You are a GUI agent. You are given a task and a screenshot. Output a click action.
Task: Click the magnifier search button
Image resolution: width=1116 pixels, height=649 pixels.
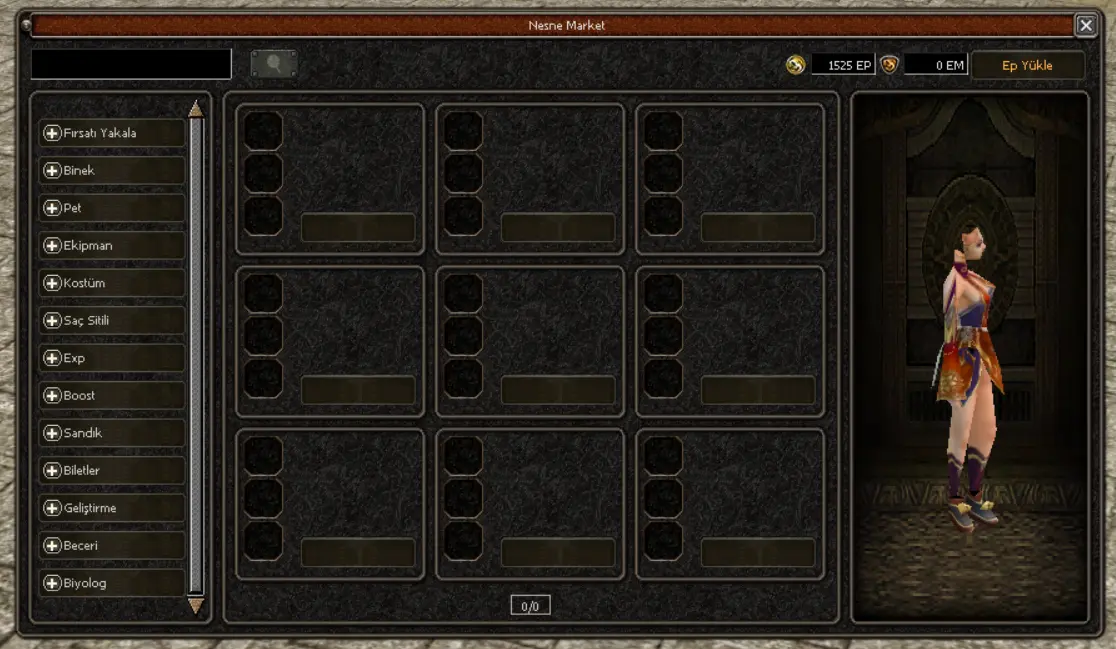(x=273, y=64)
